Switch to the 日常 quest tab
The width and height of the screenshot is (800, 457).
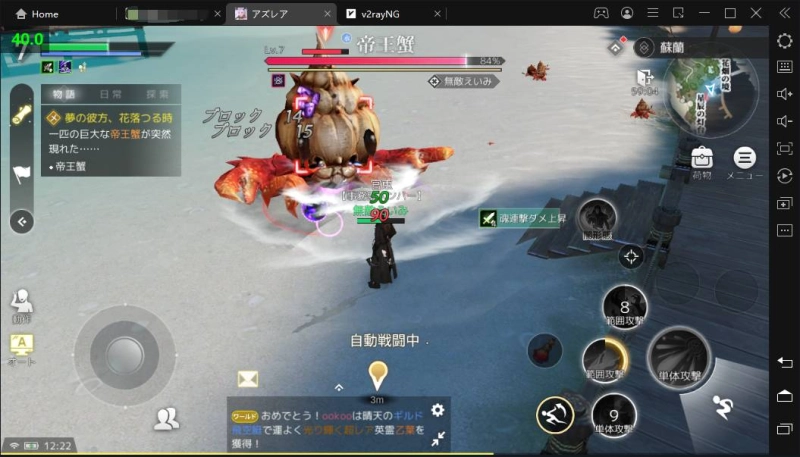click(111, 94)
